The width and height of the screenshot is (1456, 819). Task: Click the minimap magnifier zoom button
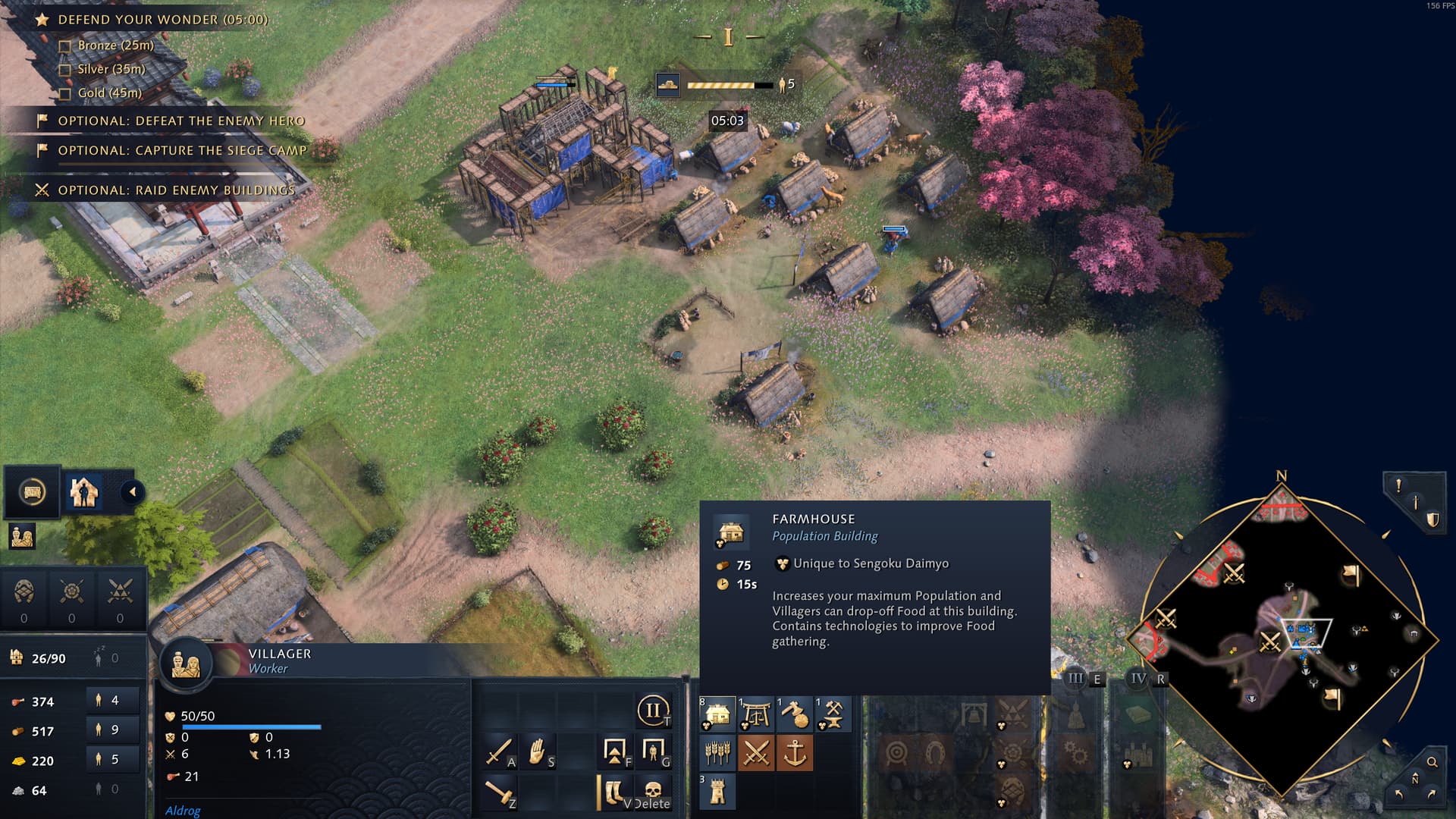pyautogui.click(x=1432, y=762)
